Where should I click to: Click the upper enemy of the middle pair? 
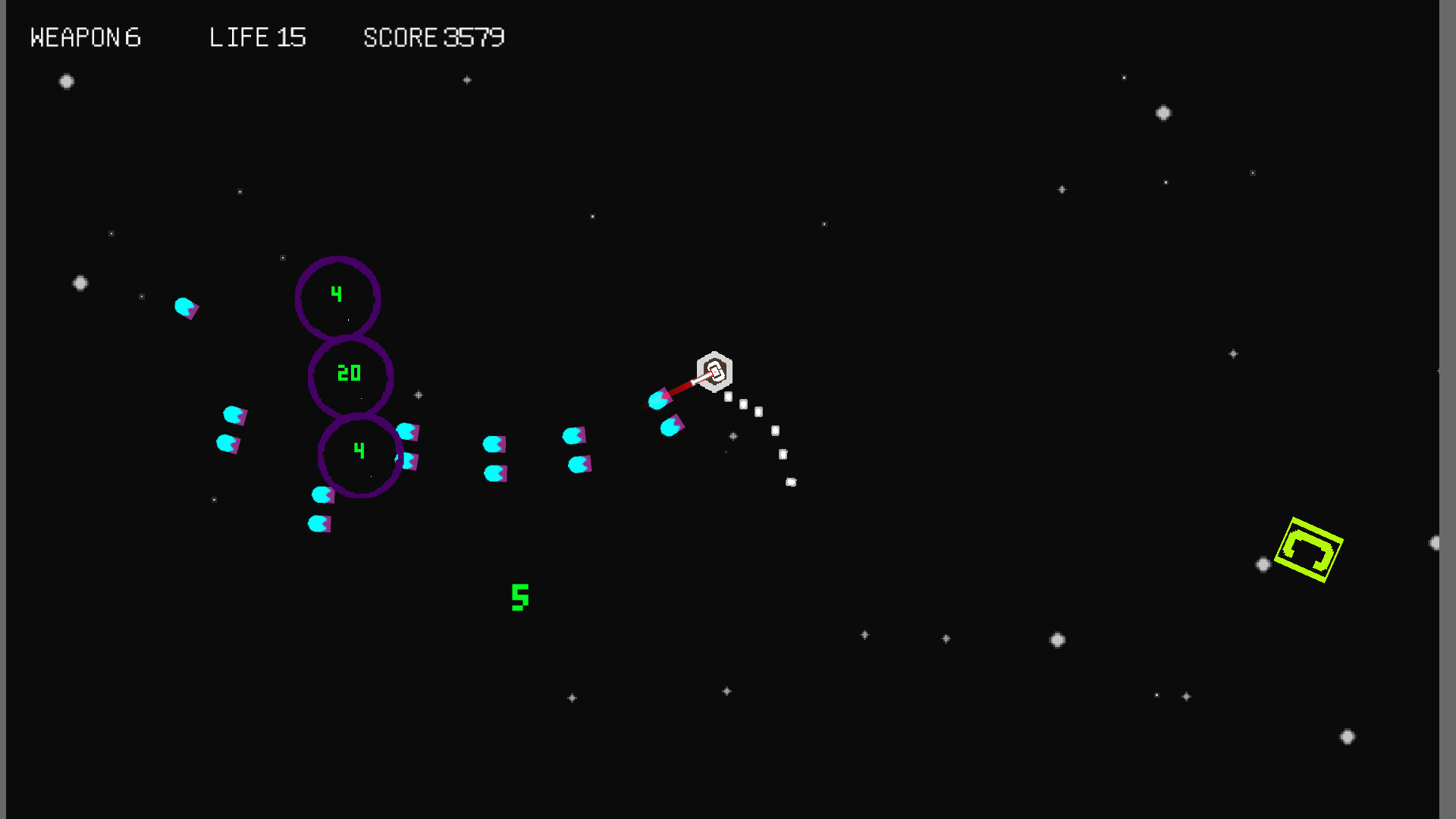click(x=494, y=444)
